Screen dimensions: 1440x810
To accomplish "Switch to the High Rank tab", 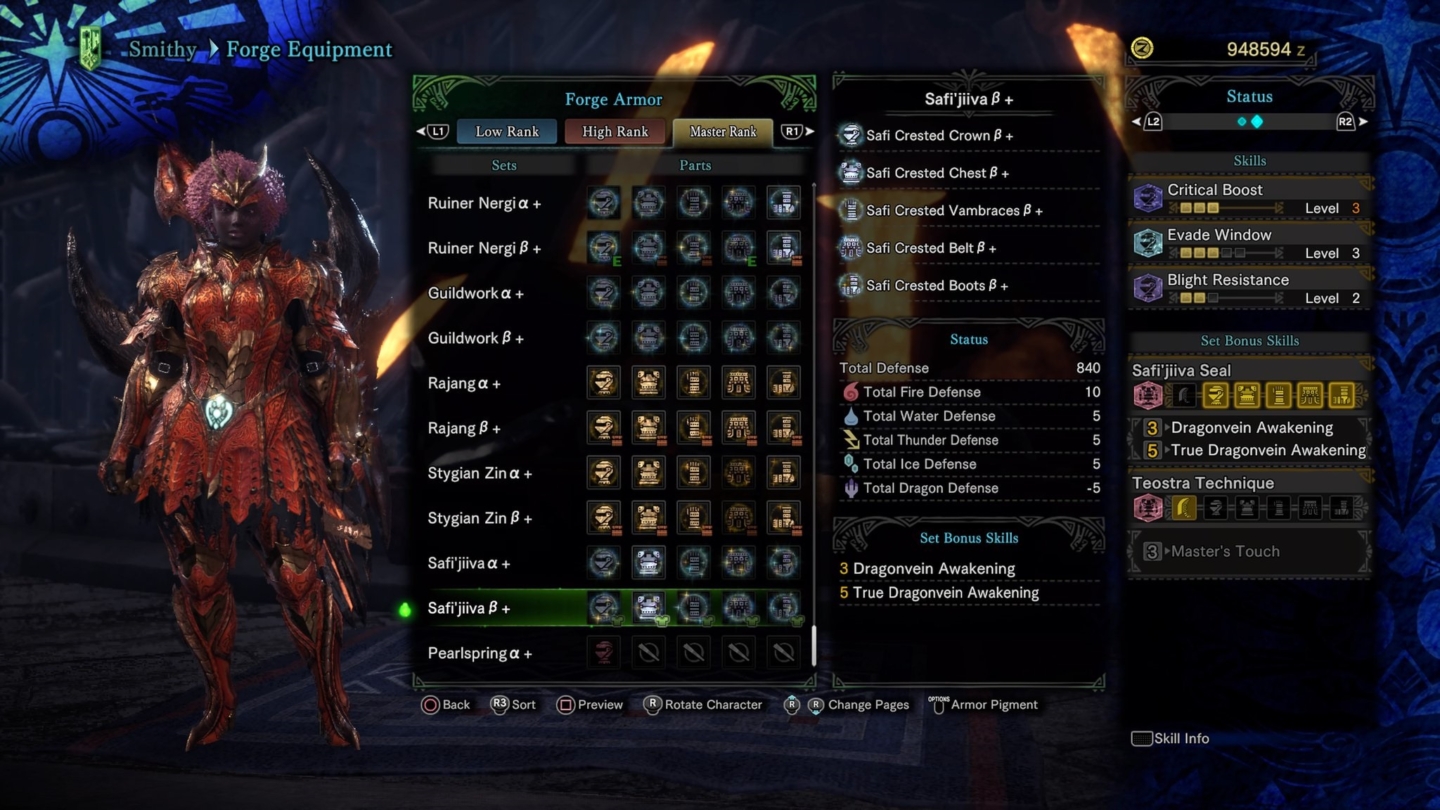I will tap(614, 131).
